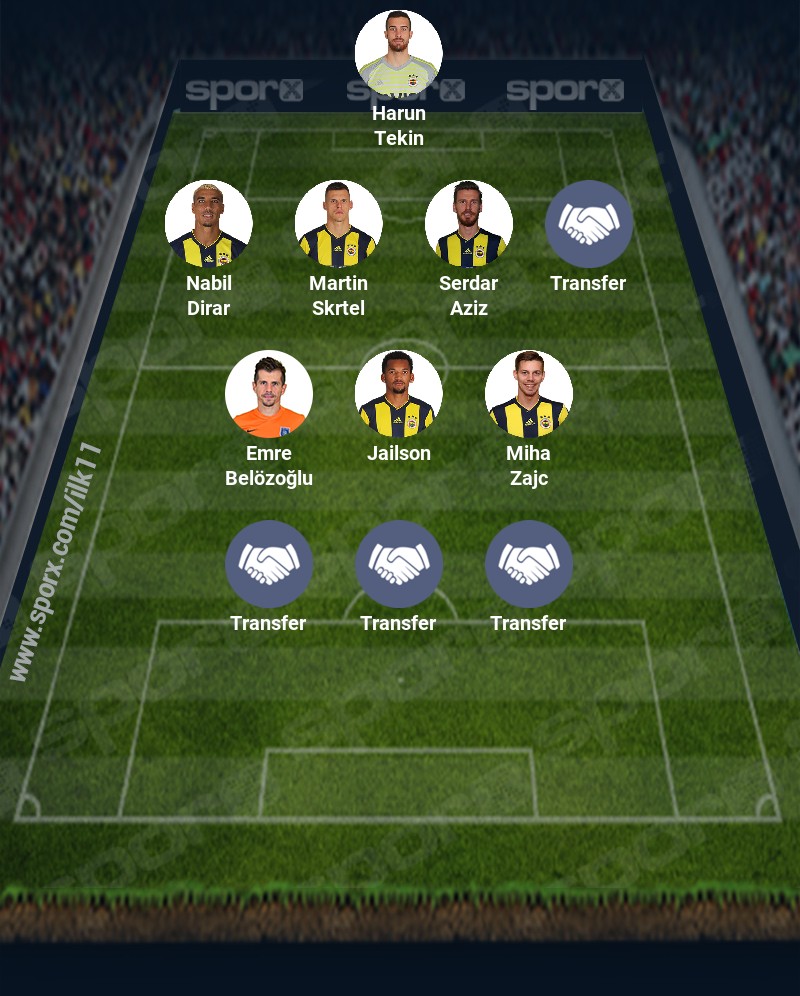The image size is (800, 996).
Task: Select Jailson's player portrait
Action: pyautogui.click(x=399, y=394)
